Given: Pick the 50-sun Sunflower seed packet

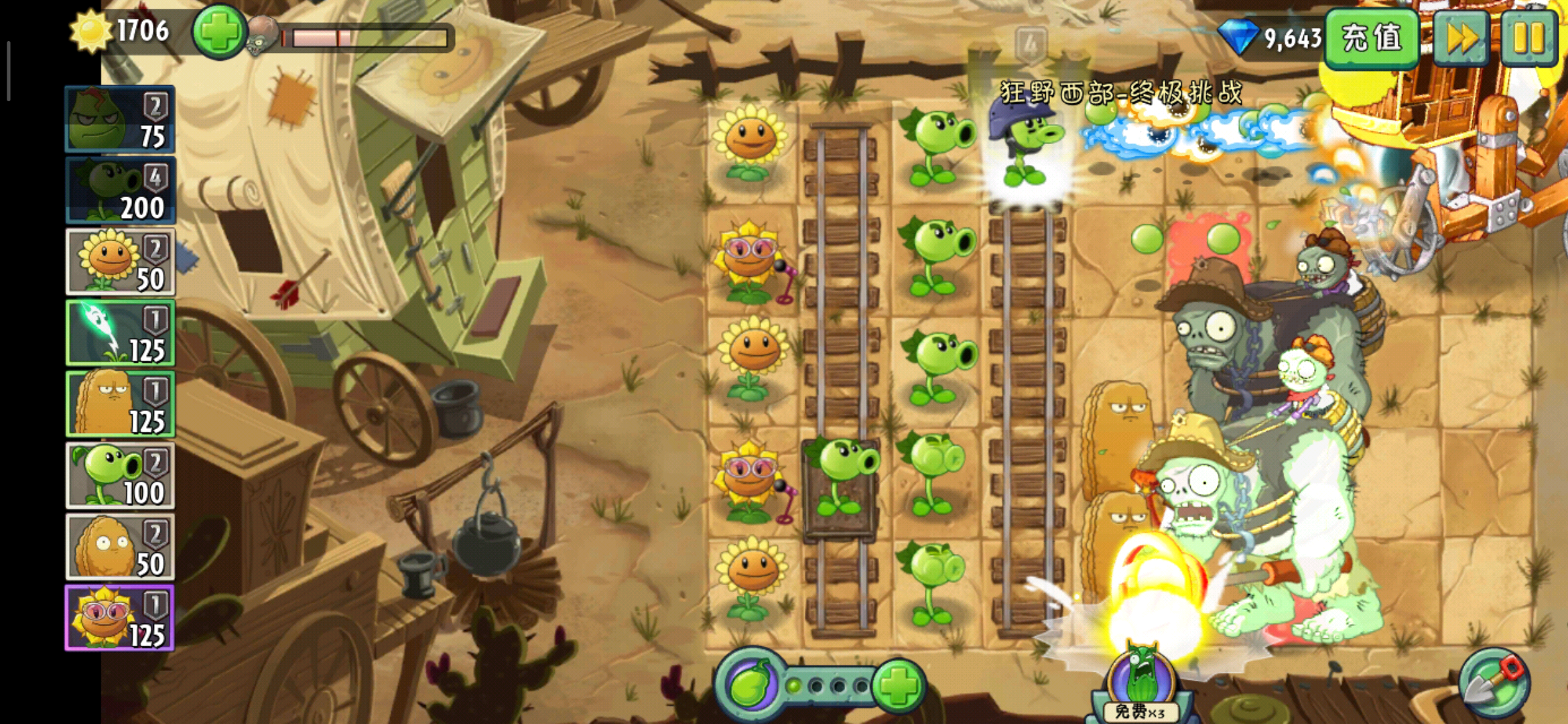Looking at the screenshot, I should tap(120, 262).
